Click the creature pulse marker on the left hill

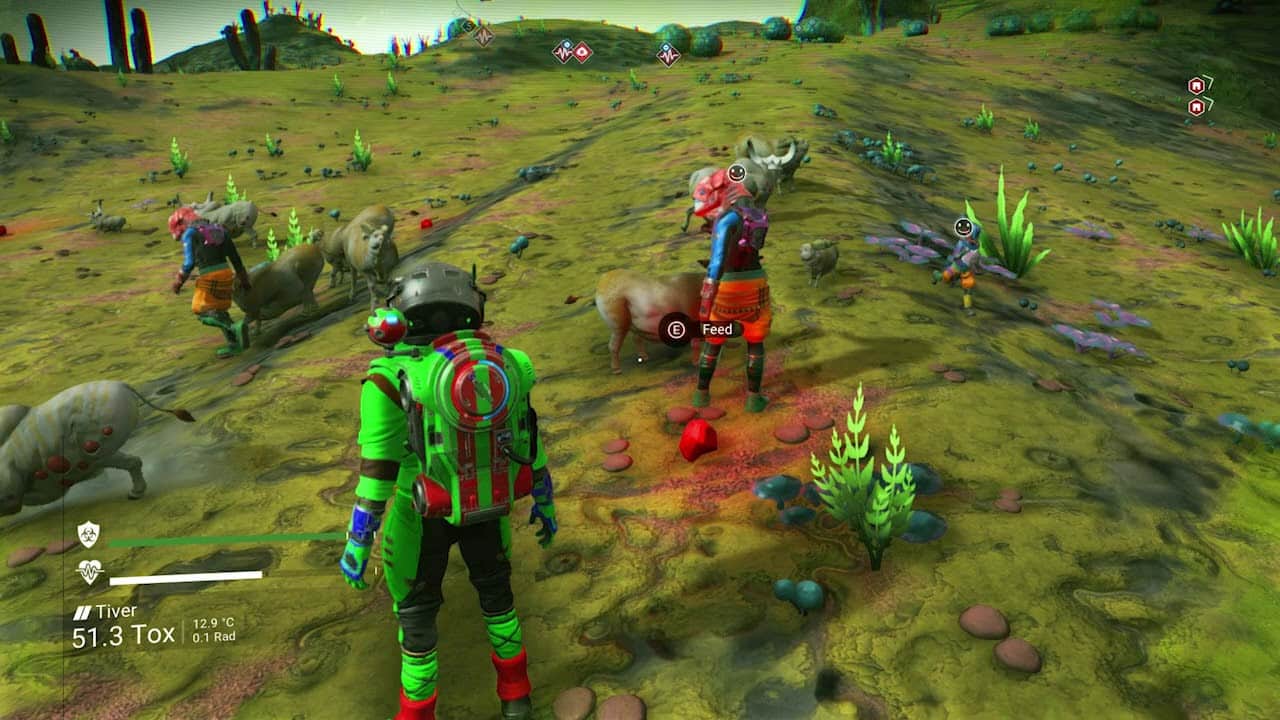click(484, 36)
